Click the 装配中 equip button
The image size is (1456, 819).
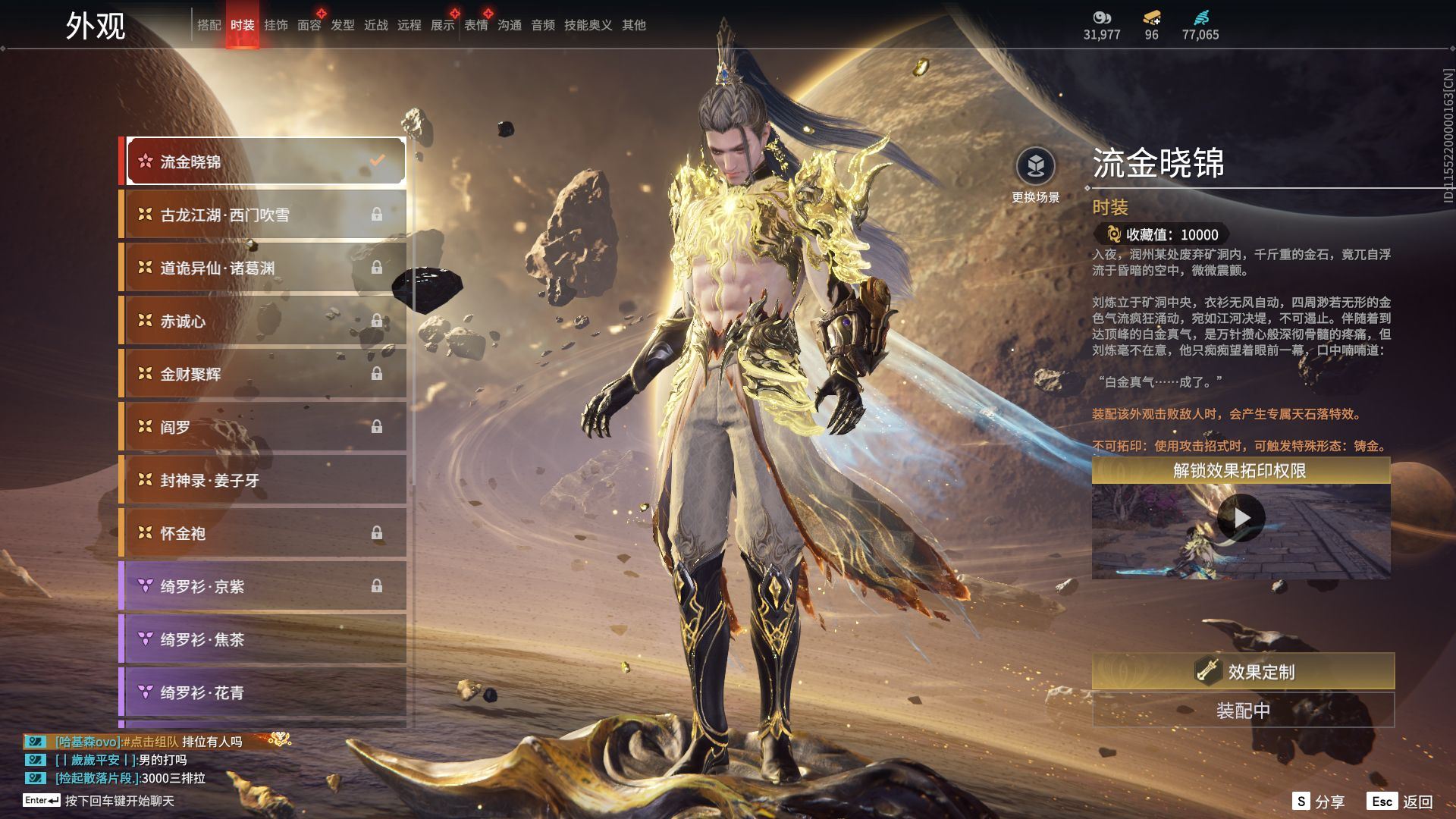1243,711
